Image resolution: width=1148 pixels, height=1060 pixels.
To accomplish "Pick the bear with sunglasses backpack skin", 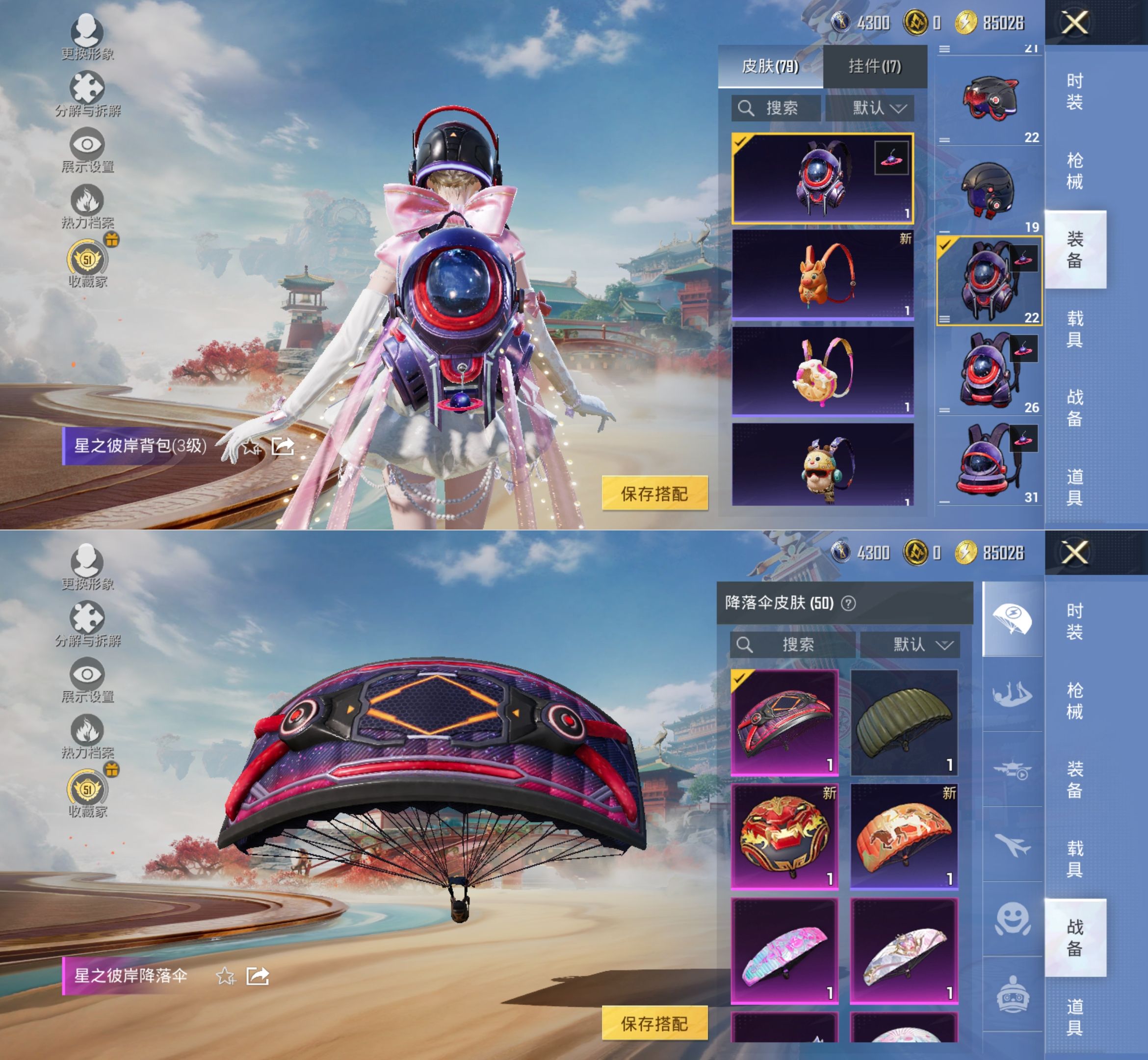I will [x=822, y=466].
